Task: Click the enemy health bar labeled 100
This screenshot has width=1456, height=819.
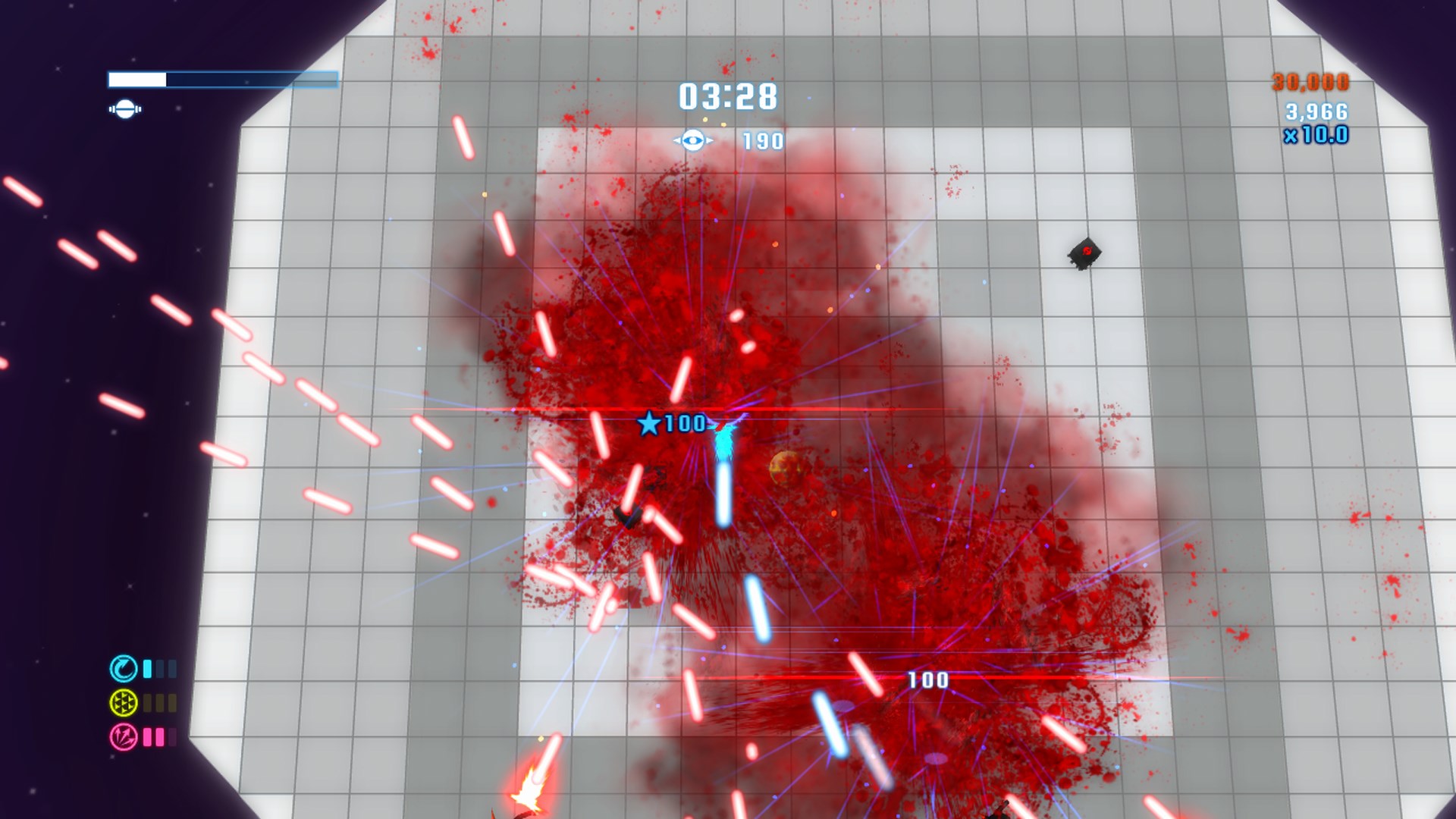Action: (927, 680)
